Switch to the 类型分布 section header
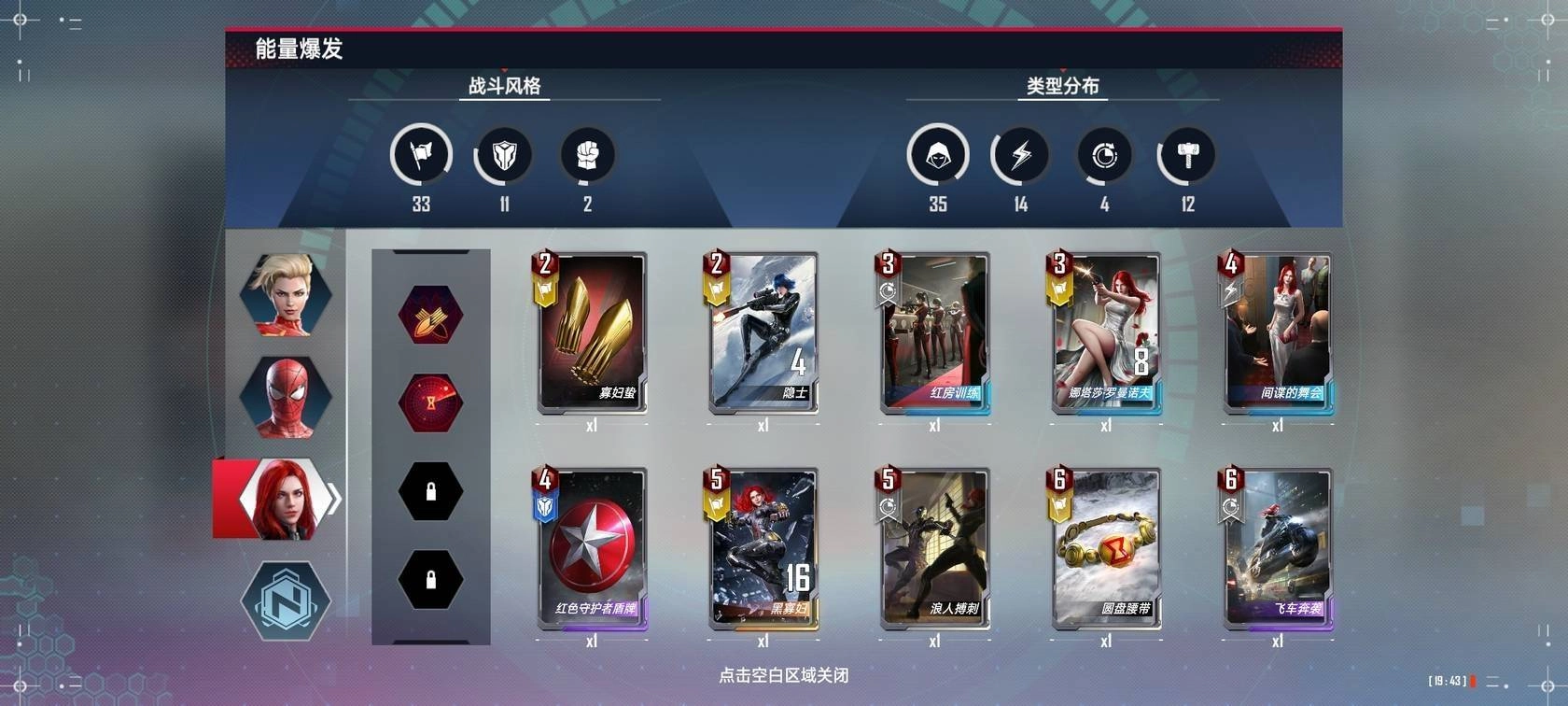The width and height of the screenshot is (1568, 706). [1063, 87]
